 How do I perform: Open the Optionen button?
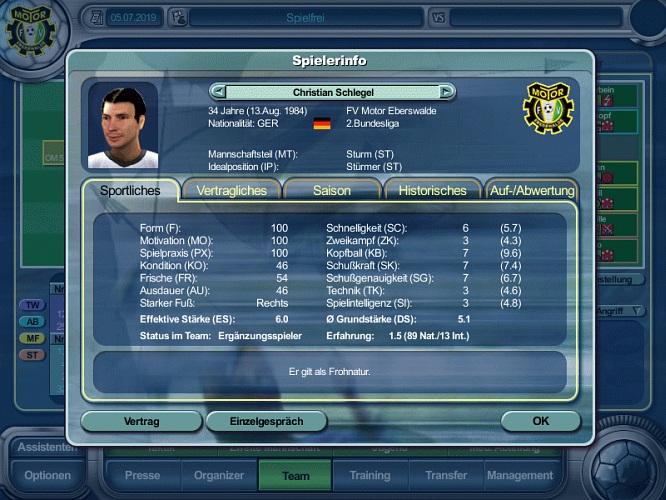tap(47, 476)
